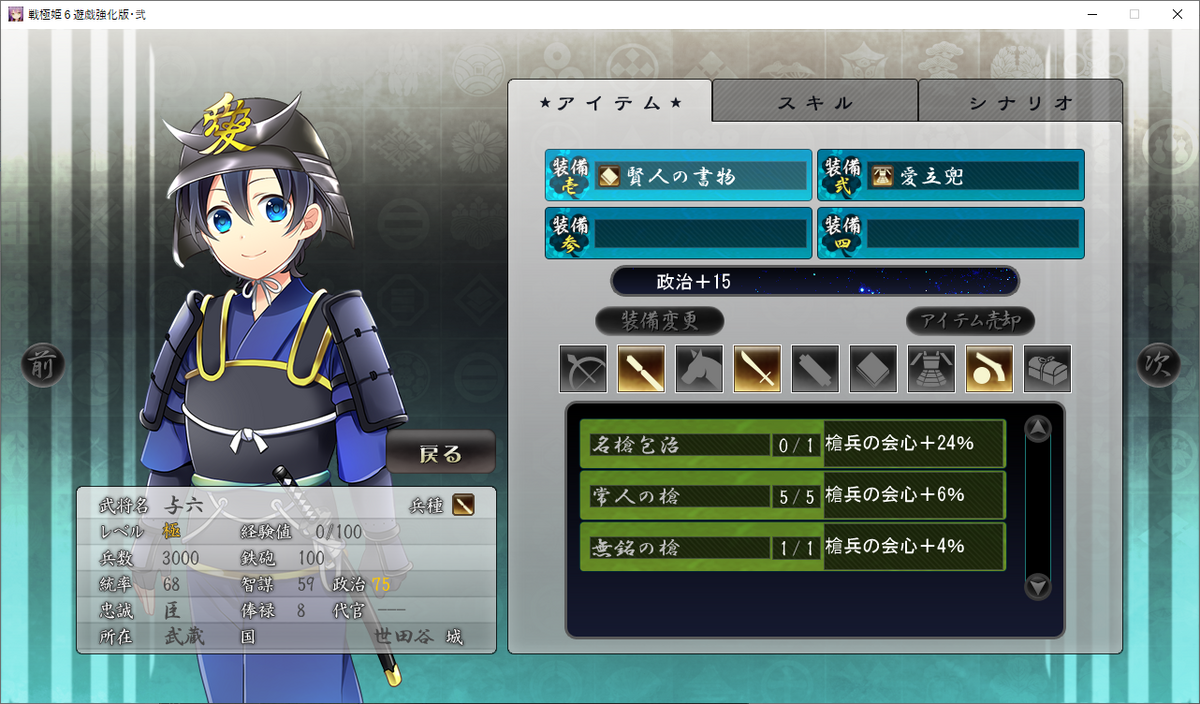Return with the 戻る button
Image resolution: width=1200 pixels, height=704 pixels.
tap(441, 454)
